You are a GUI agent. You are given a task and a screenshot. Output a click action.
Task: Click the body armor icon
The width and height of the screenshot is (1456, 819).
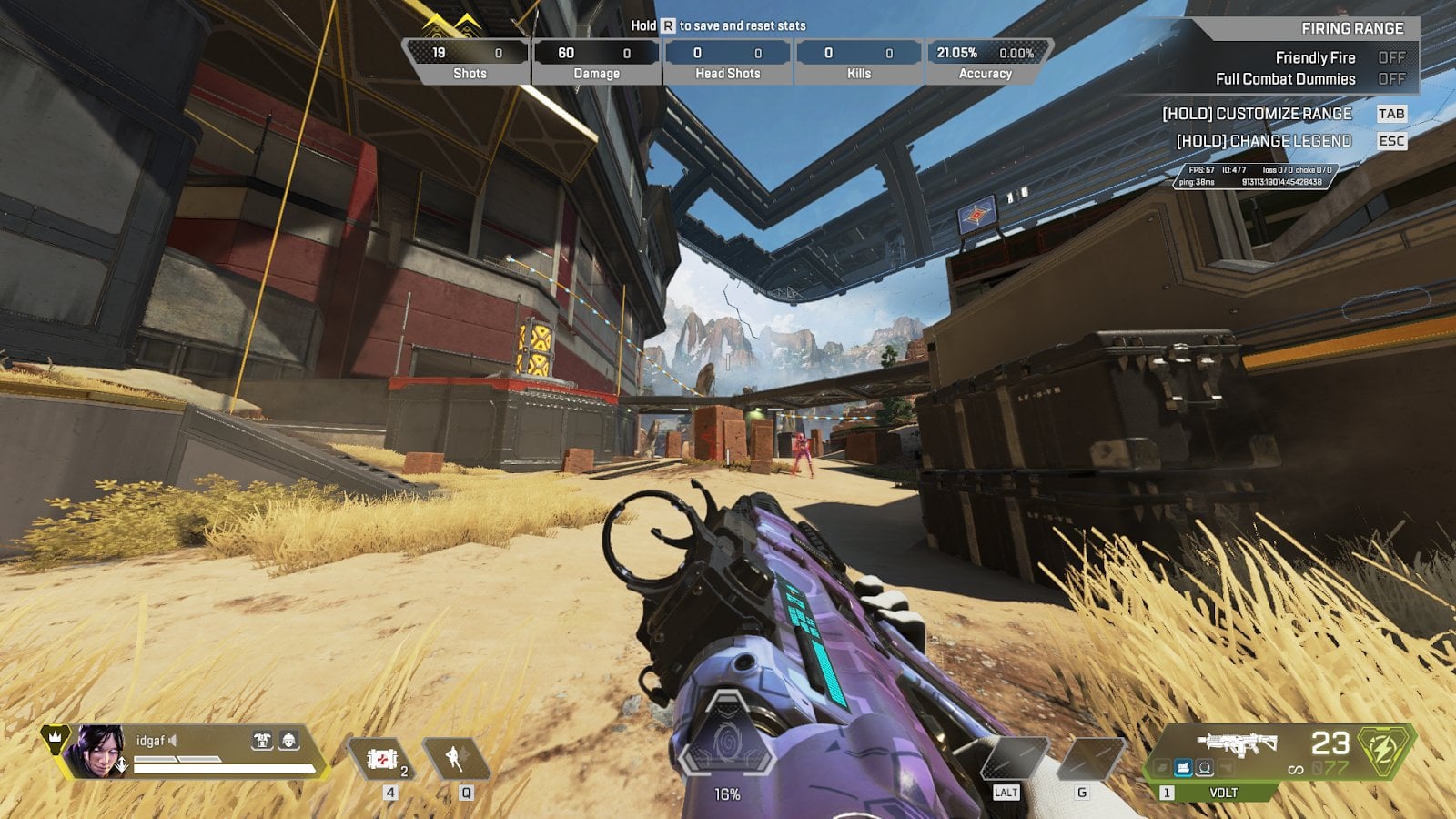[x=262, y=741]
